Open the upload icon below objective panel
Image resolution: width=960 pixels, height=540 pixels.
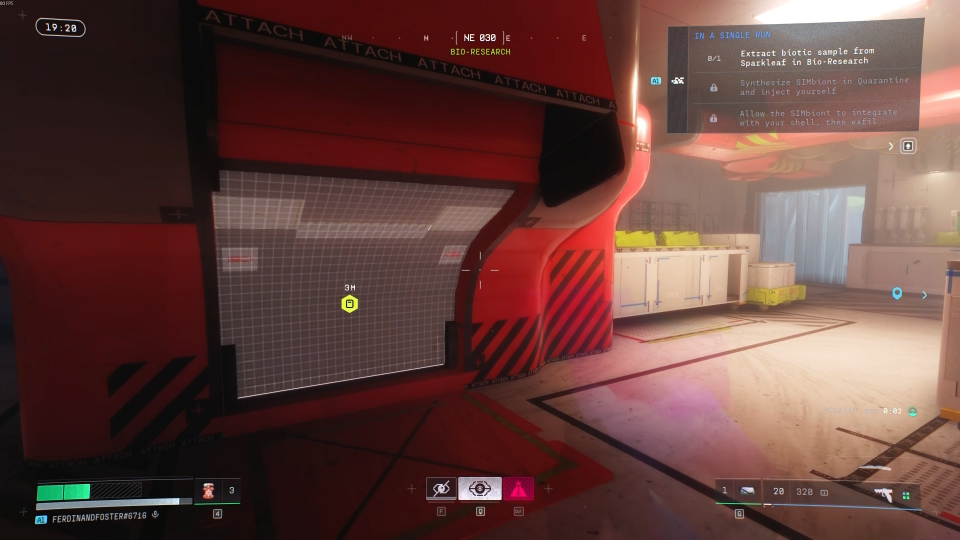(x=908, y=146)
